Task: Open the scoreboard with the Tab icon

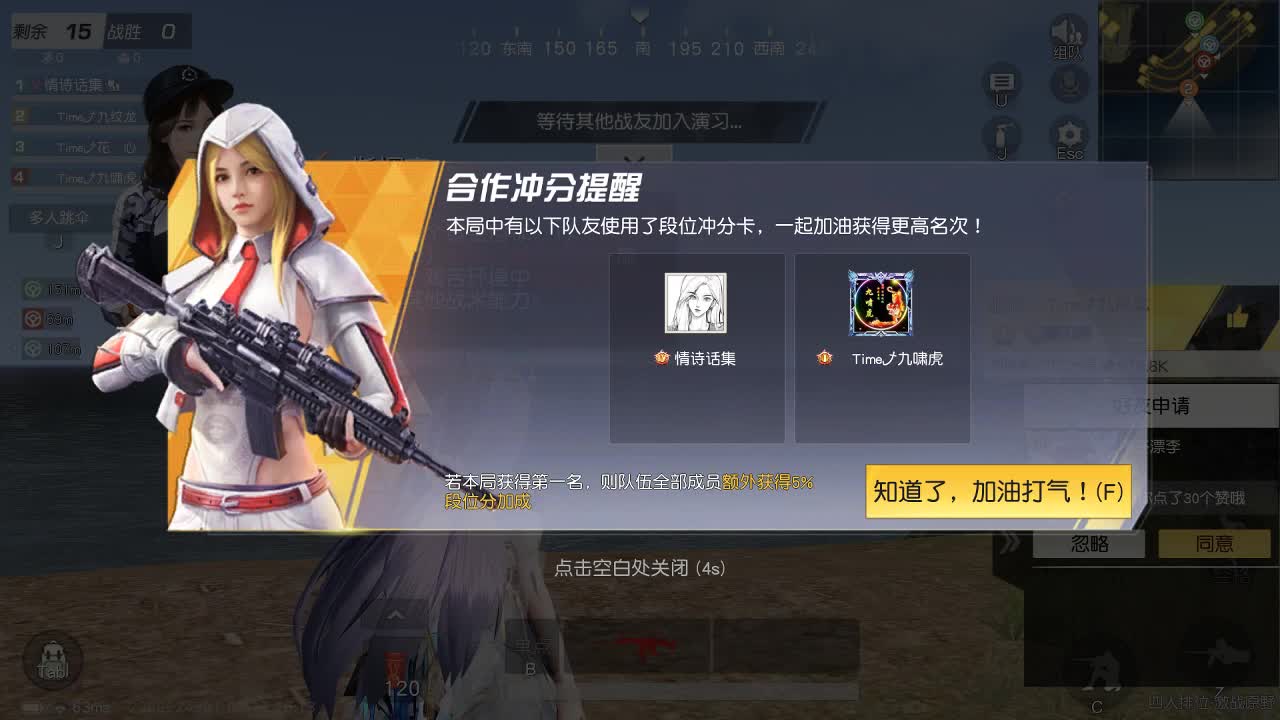Action: pos(54,661)
